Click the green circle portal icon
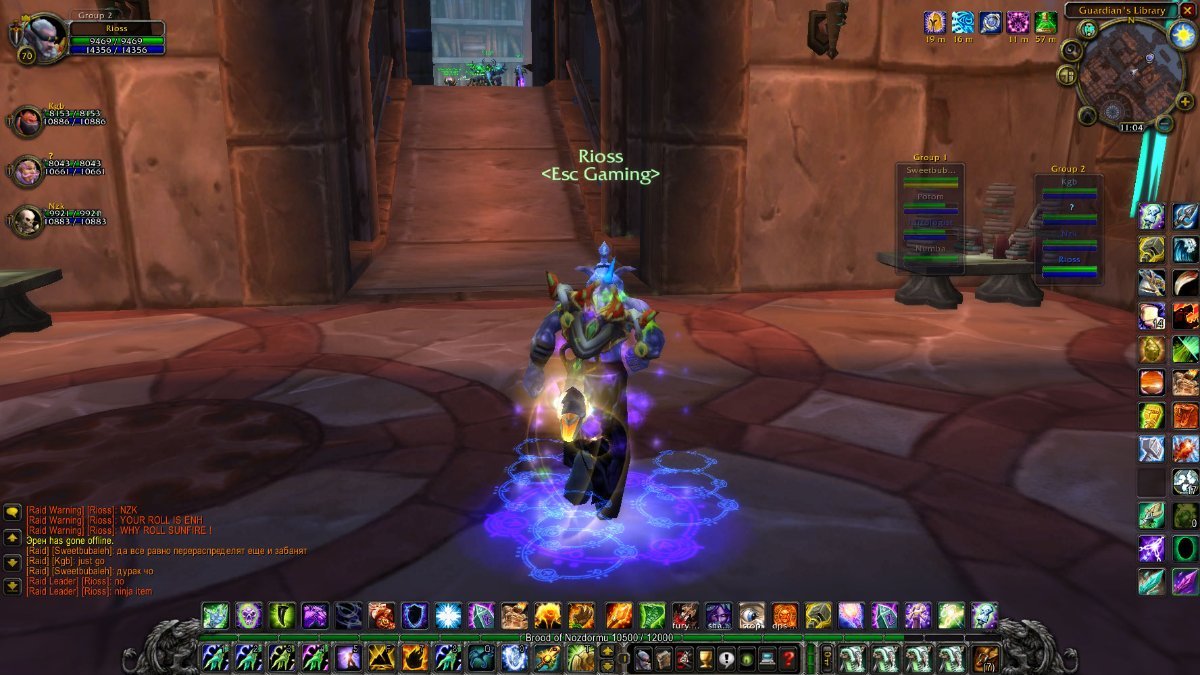The width and height of the screenshot is (1200, 675). 1185,548
